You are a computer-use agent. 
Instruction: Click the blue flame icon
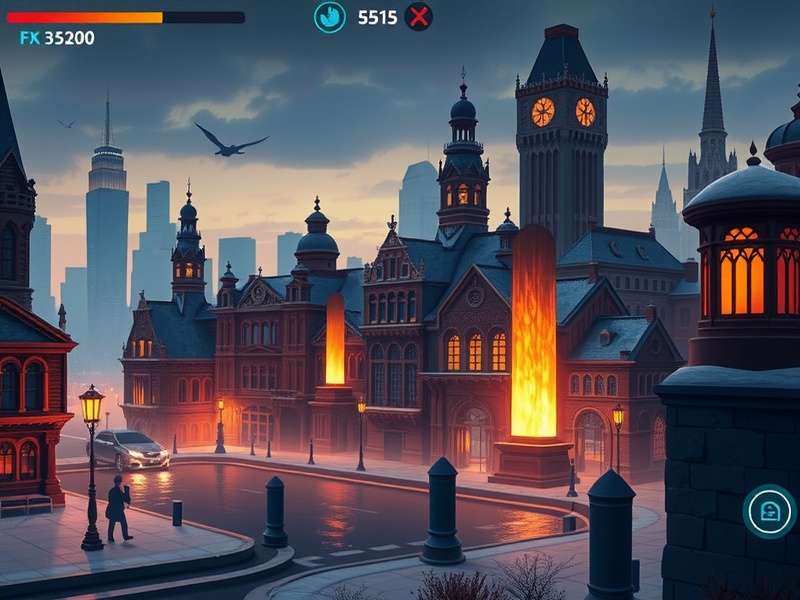click(329, 17)
